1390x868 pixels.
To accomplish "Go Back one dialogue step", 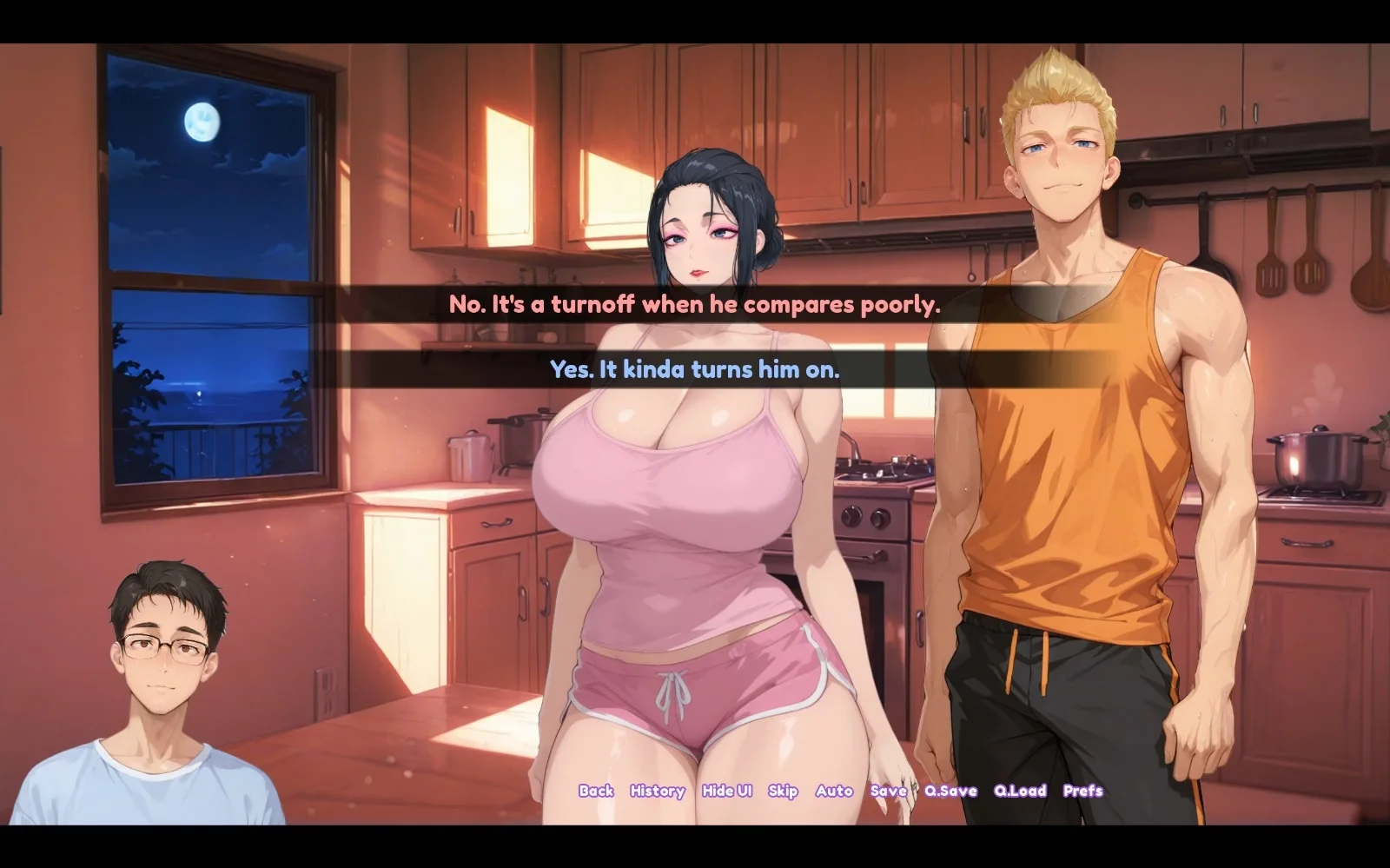I will 596,791.
